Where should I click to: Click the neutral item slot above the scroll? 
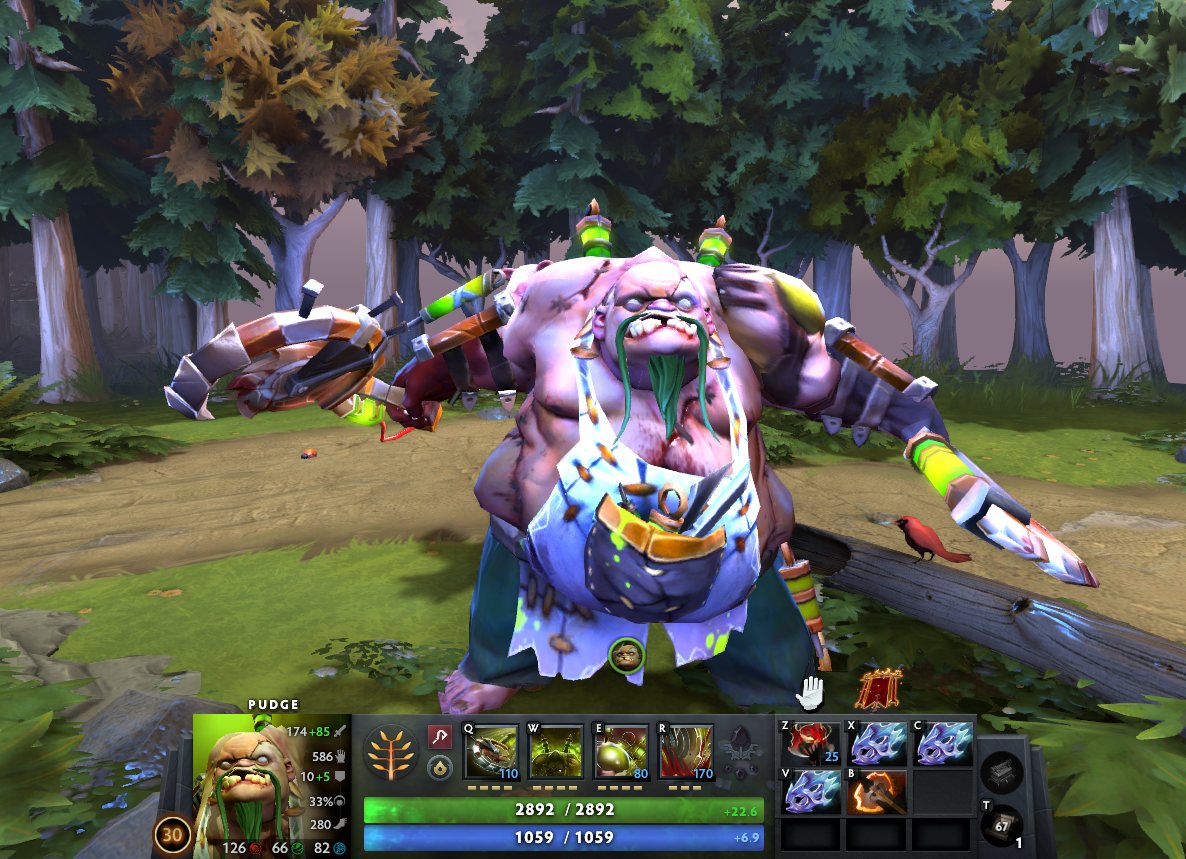click(x=1003, y=771)
